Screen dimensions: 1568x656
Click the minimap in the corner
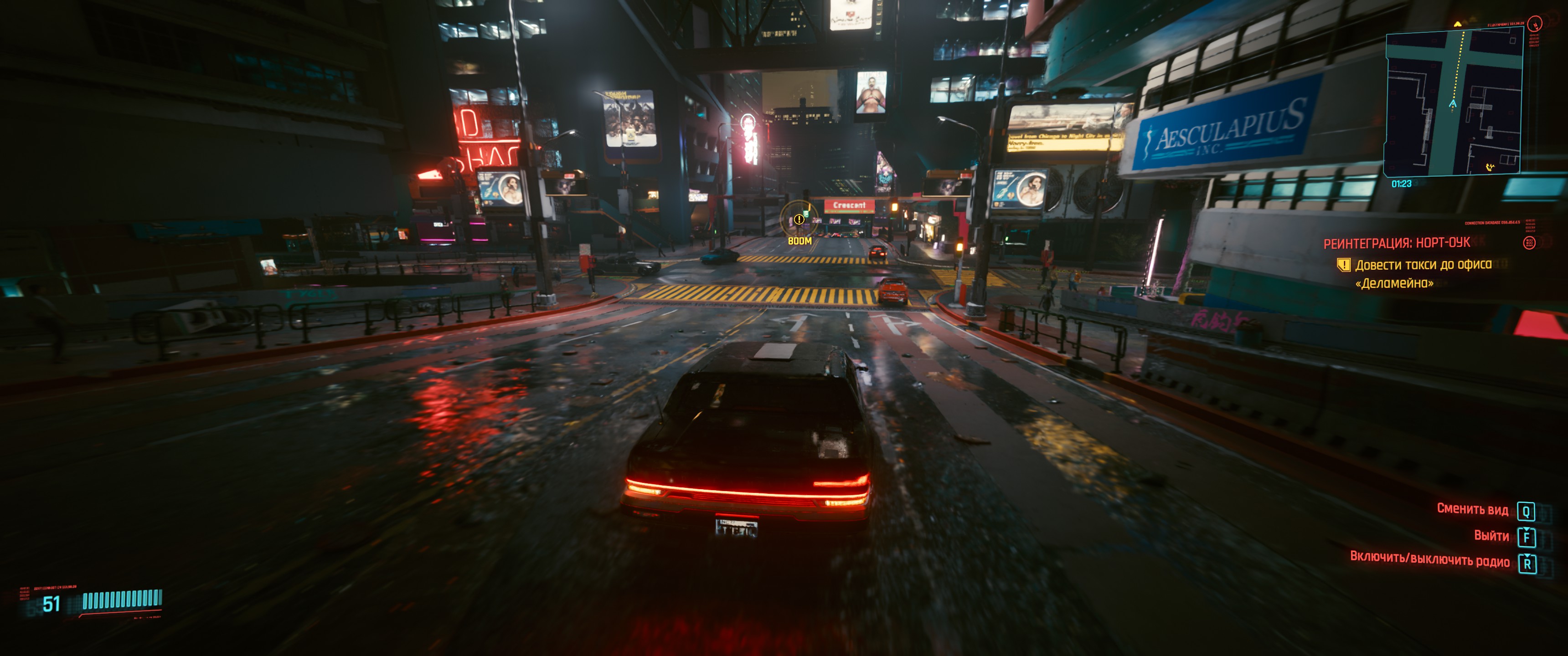1453,103
